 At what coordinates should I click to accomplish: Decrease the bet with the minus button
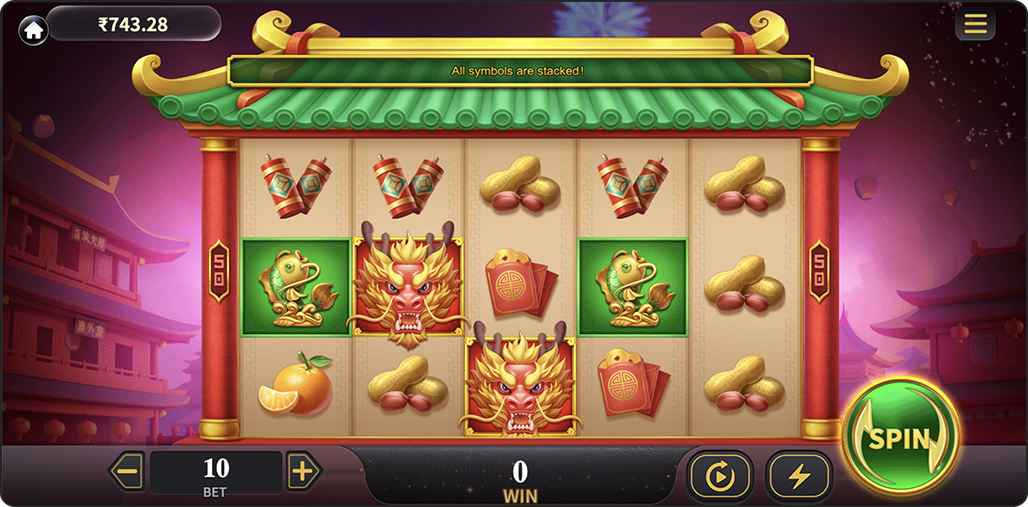click(127, 471)
